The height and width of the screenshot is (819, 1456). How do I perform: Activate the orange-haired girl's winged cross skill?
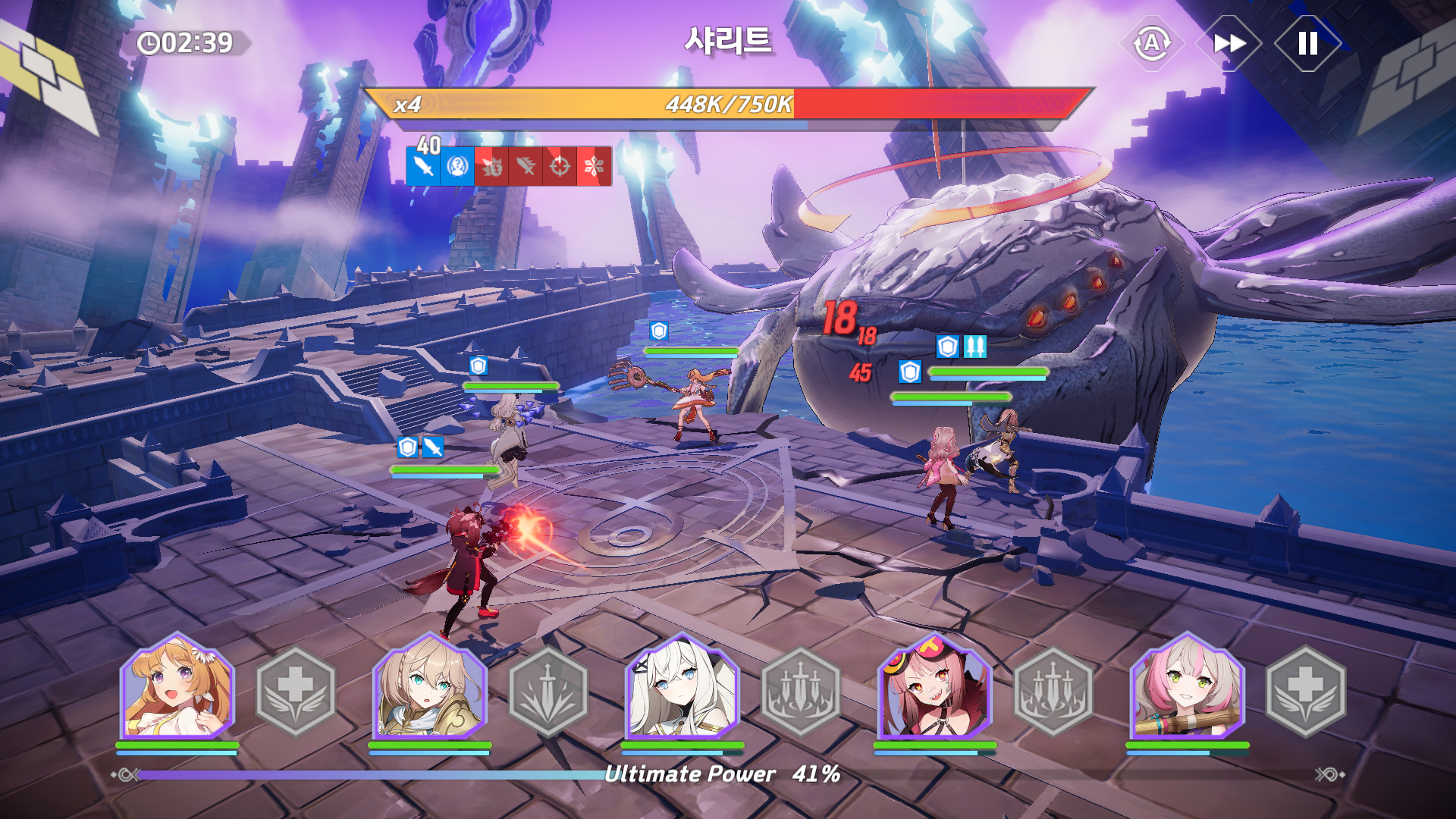pos(296,691)
